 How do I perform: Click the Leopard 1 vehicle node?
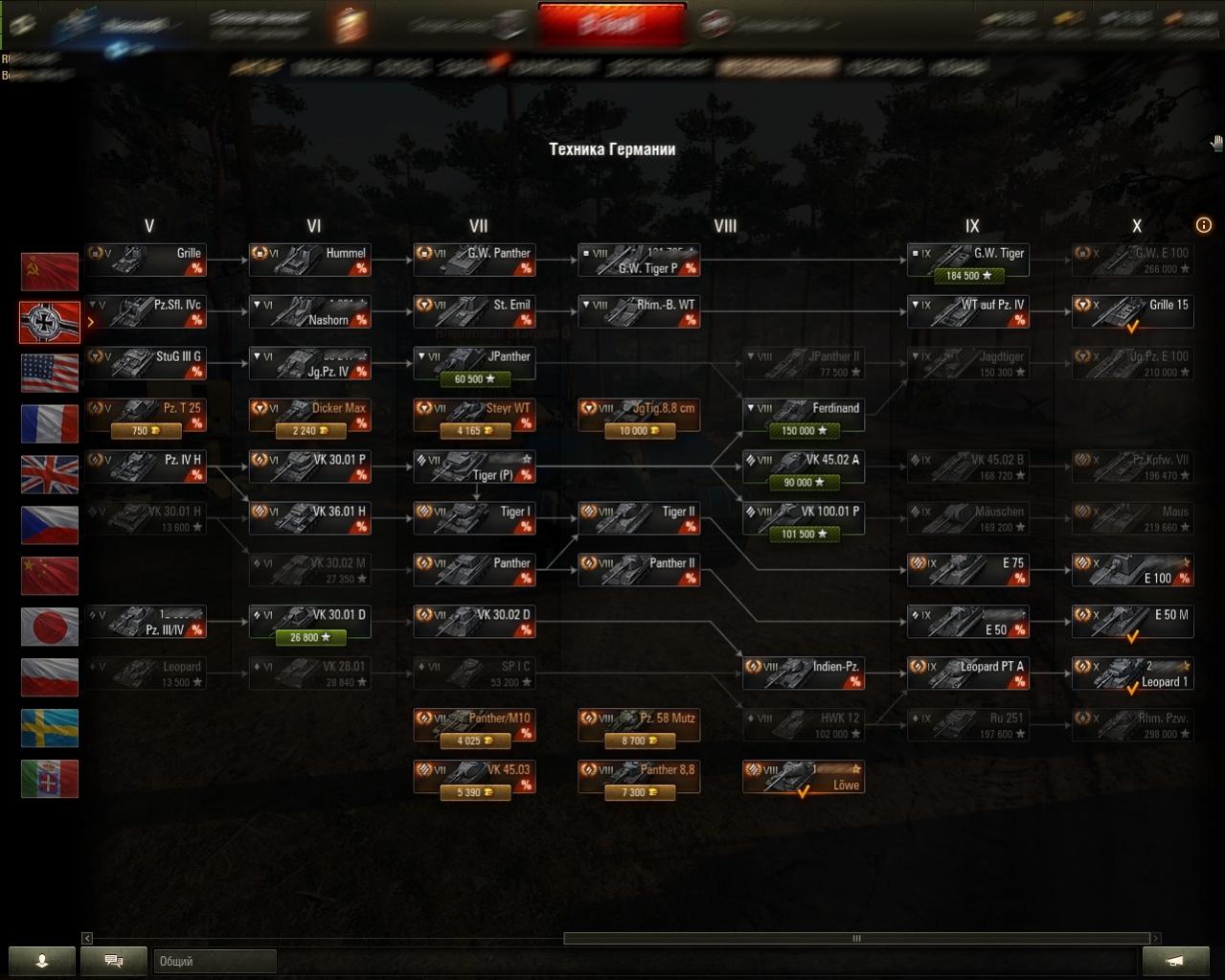(1132, 674)
